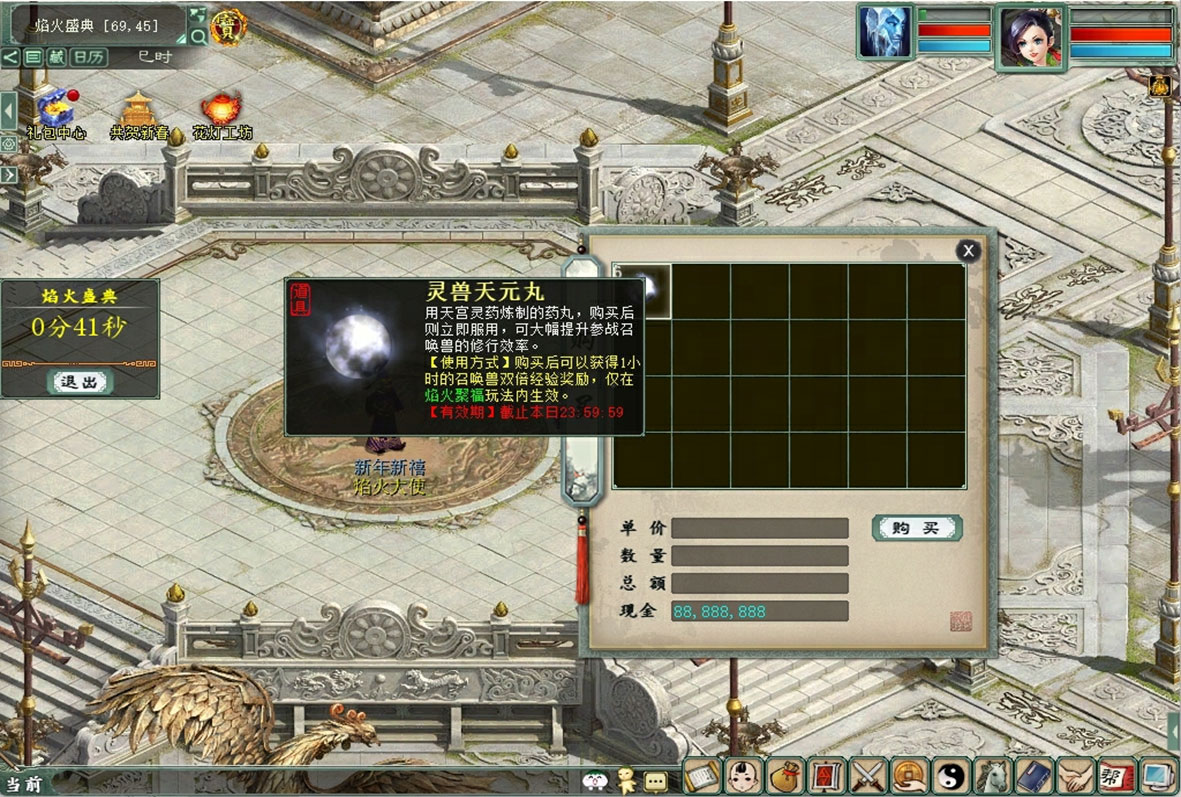Open the 花灯工坊 lantern workshop
This screenshot has height=797, width=1181.
point(221,112)
